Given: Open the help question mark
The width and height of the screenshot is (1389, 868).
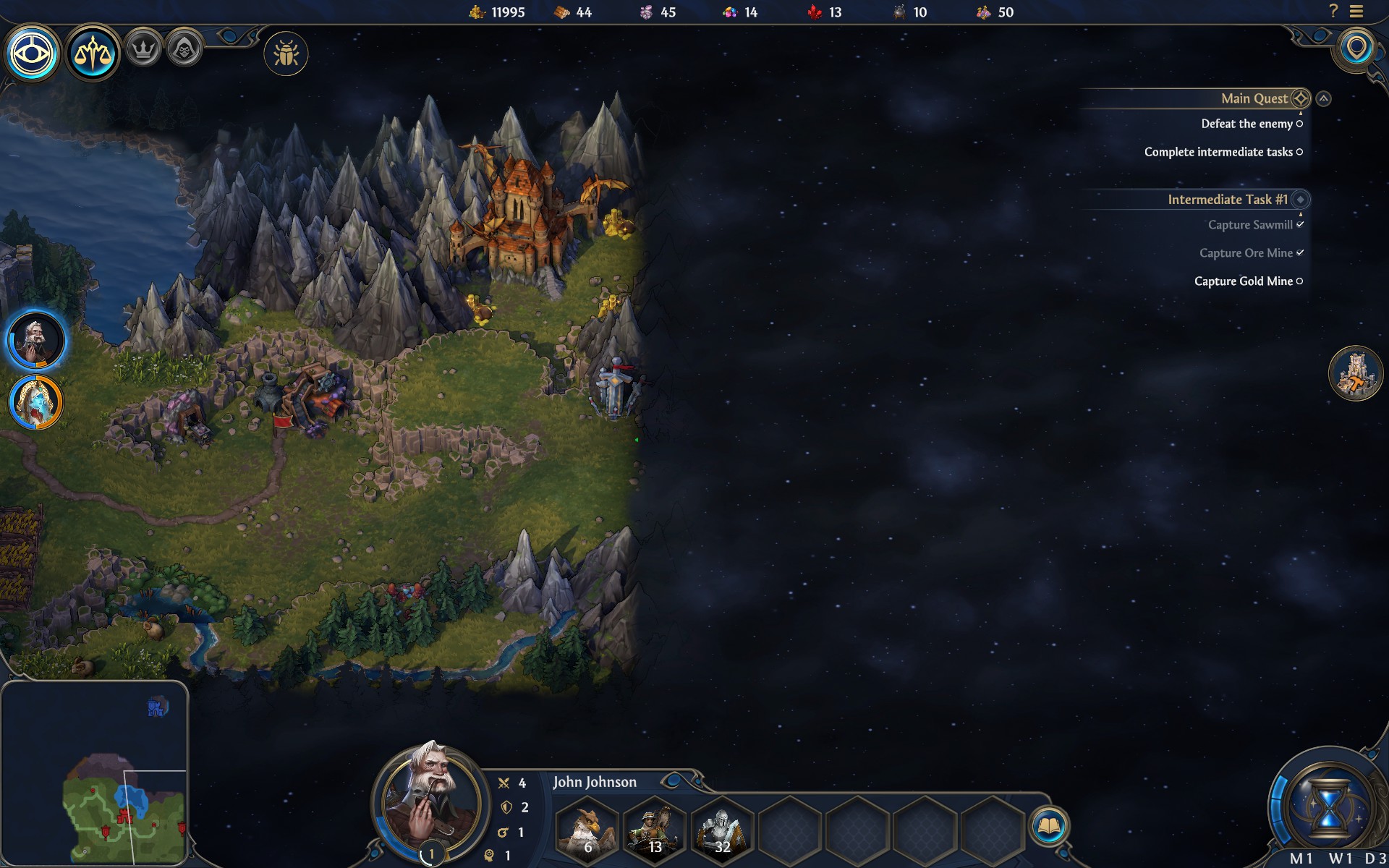Looking at the screenshot, I should 1333,11.
